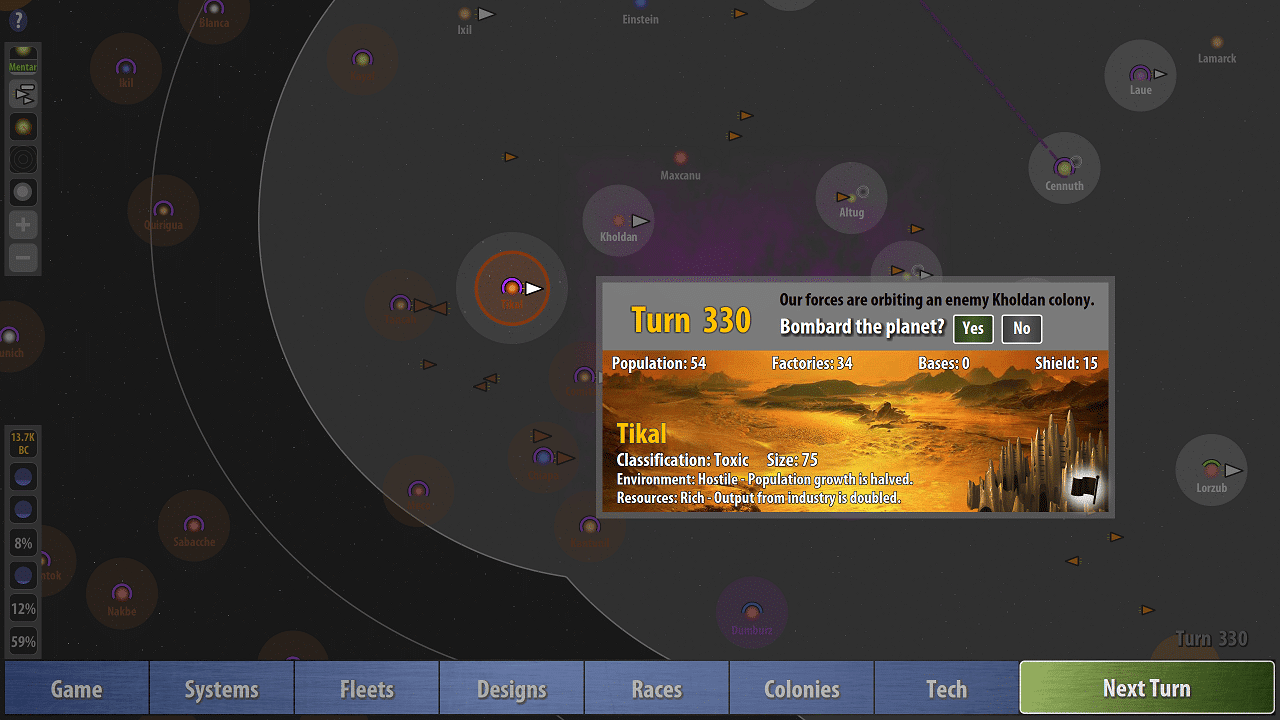Click the zoom in plus icon
The height and width of the screenshot is (720, 1280).
[x=22, y=224]
